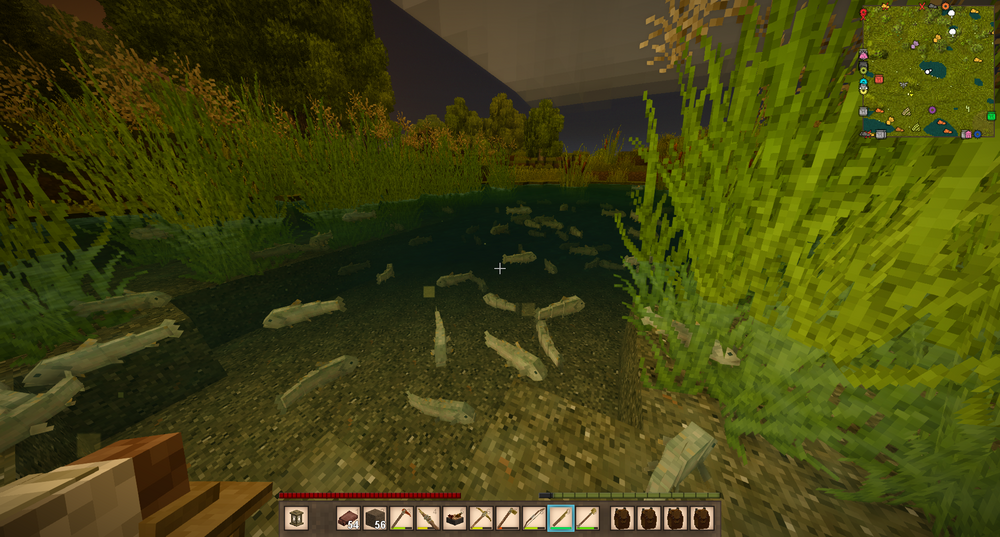Click the red jar marker on the minimap
The image size is (1000, 537).
pyautogui.click(x=879, y=78)
